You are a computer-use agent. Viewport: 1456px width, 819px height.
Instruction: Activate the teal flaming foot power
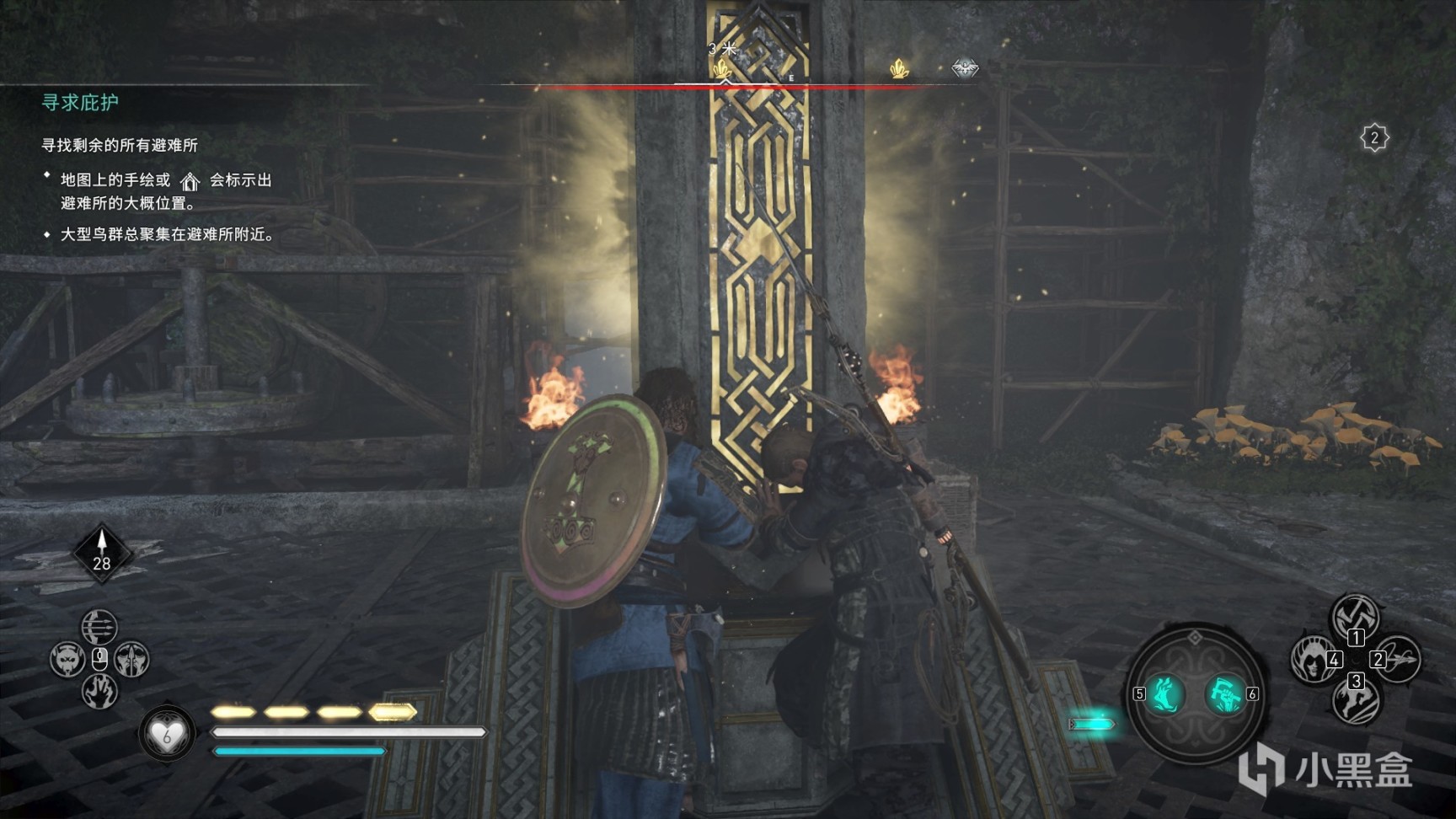click(1166, 694)
